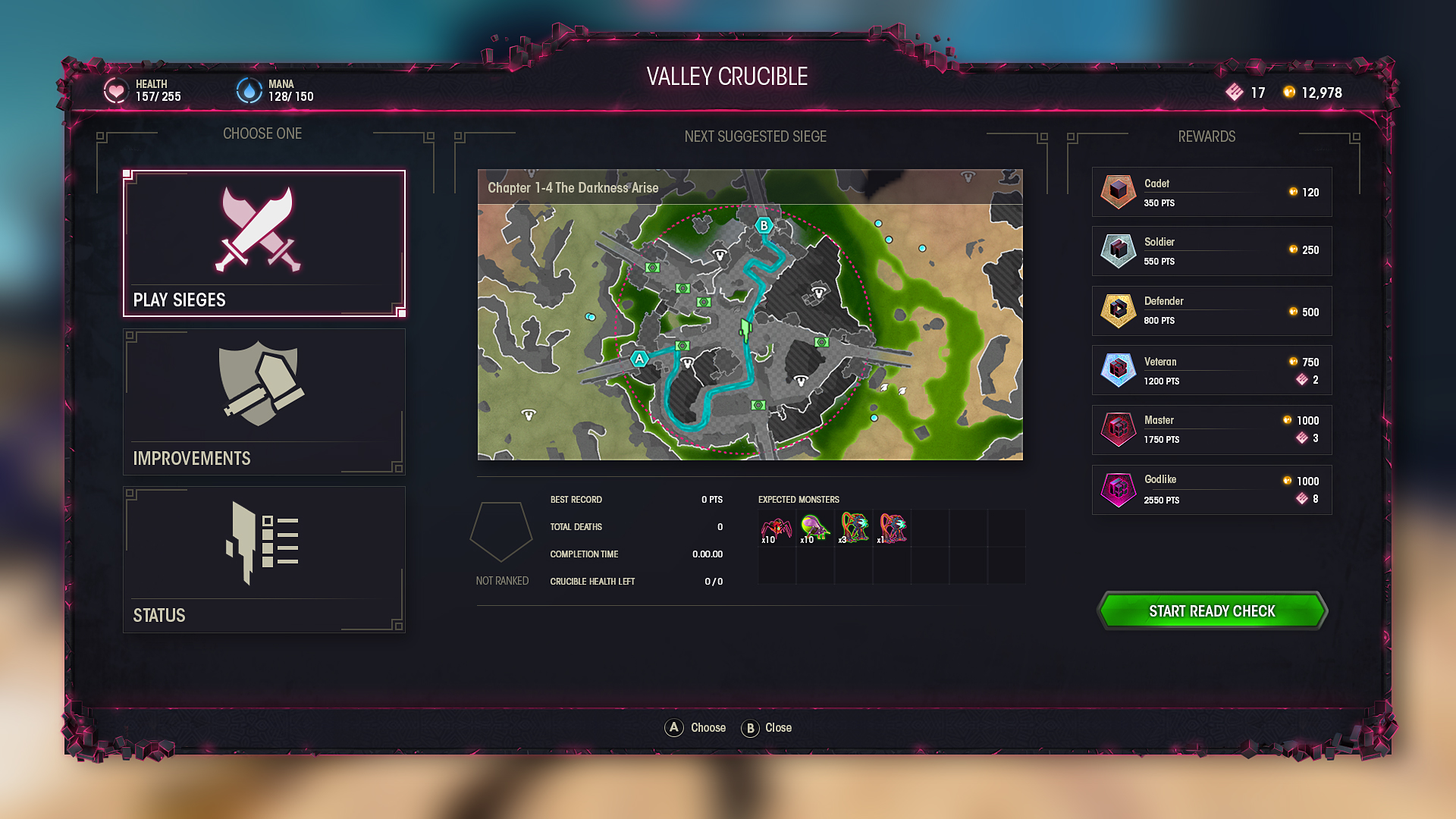Pick the Godlike reward tier
The width and height of the screenshot is (1456, 819).
pyautogui.click(x=1211, y=490)
